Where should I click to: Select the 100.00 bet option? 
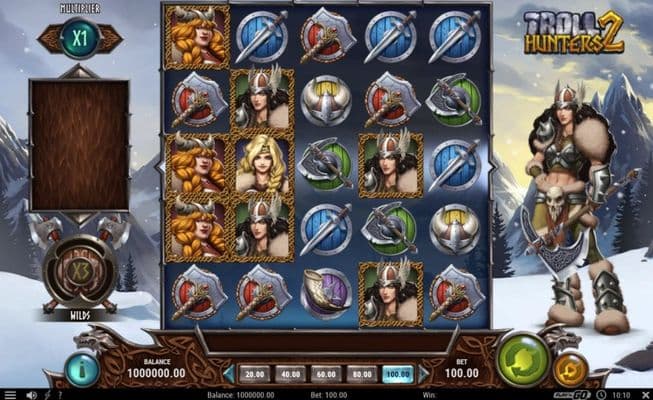point(398,374)
